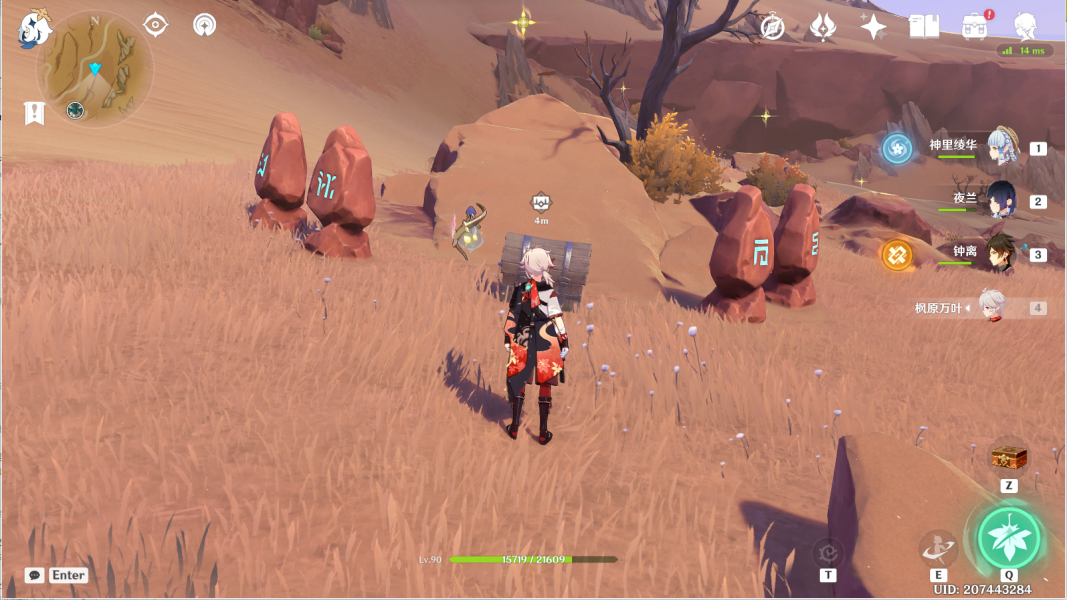This screenshot has height=600, width=1067.
Task: Open the quest log exclamation banner
Action: 34,113
